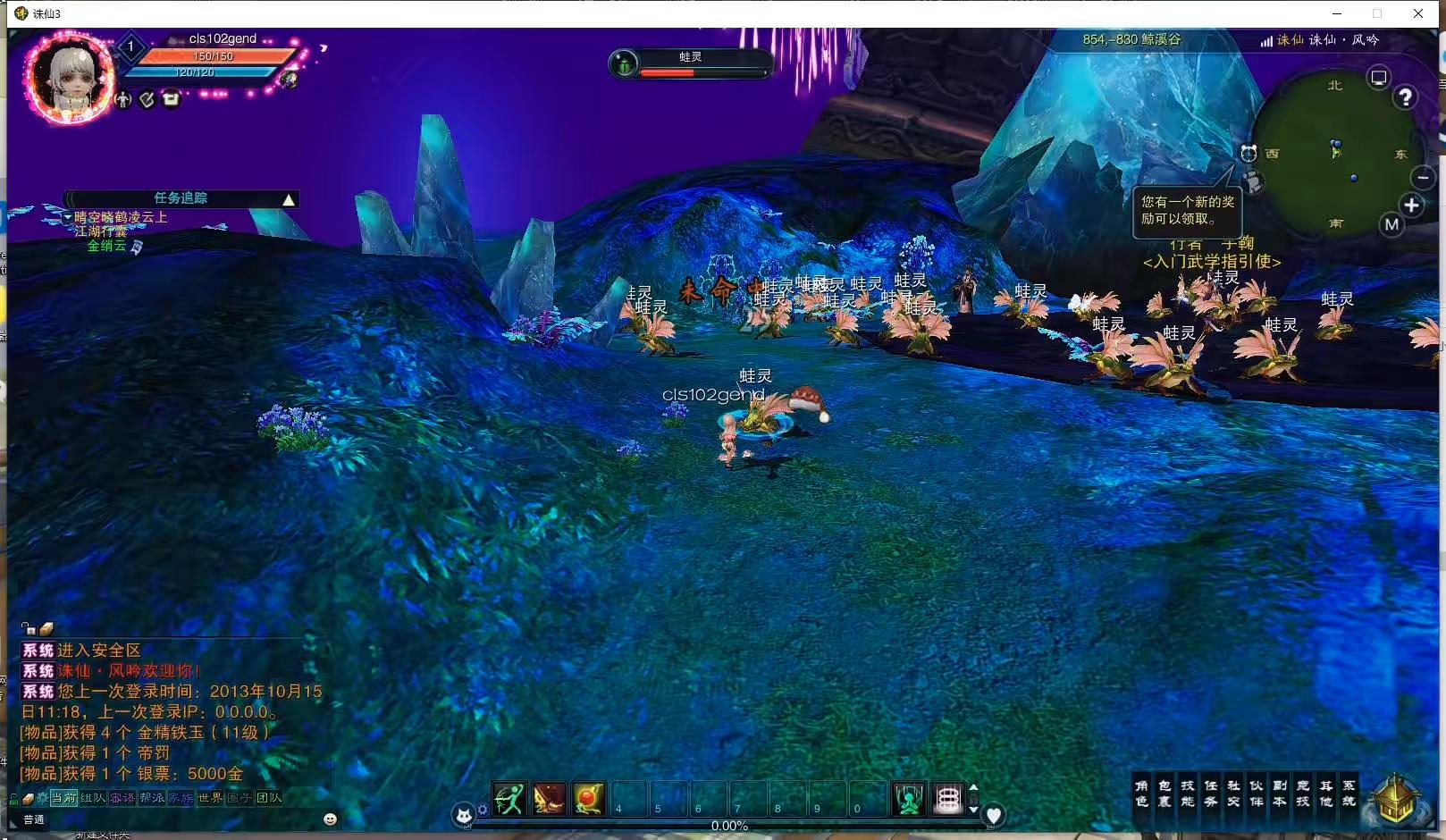The width and height of the screenshot is (1446, 840).
Task: Open the 包裹 inventory bag
Action: 1164,793
